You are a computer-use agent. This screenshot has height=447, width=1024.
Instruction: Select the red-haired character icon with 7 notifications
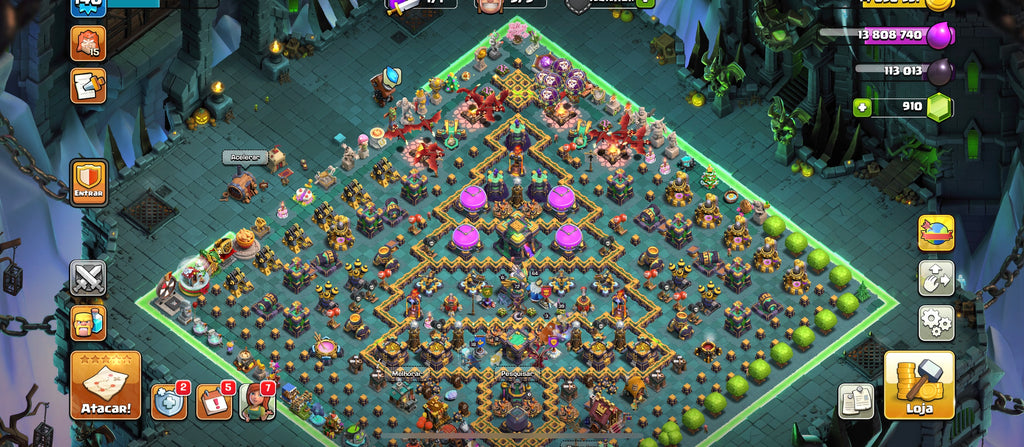[x=256, y=402]
